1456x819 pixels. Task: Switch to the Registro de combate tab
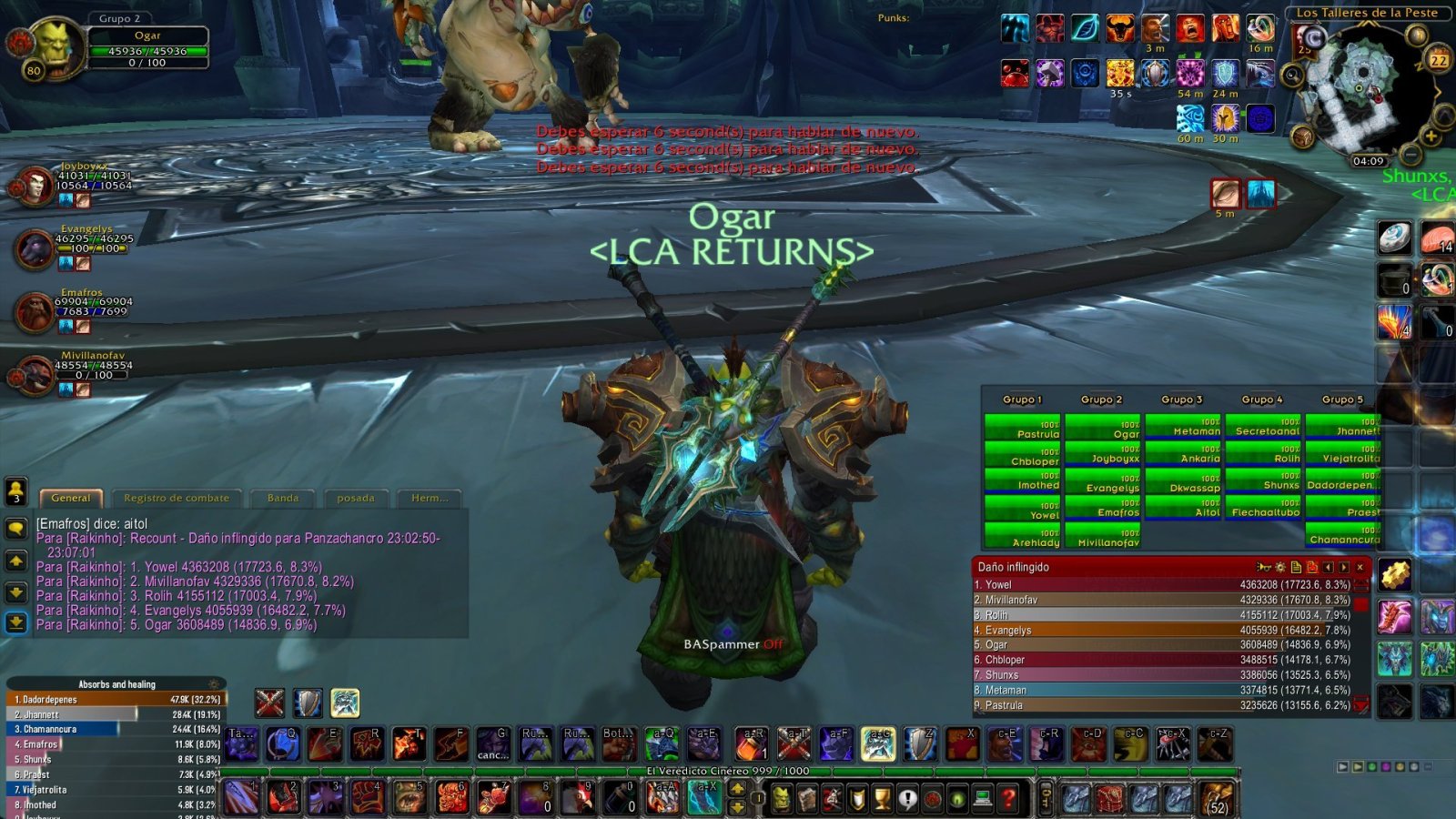(177, 498)
